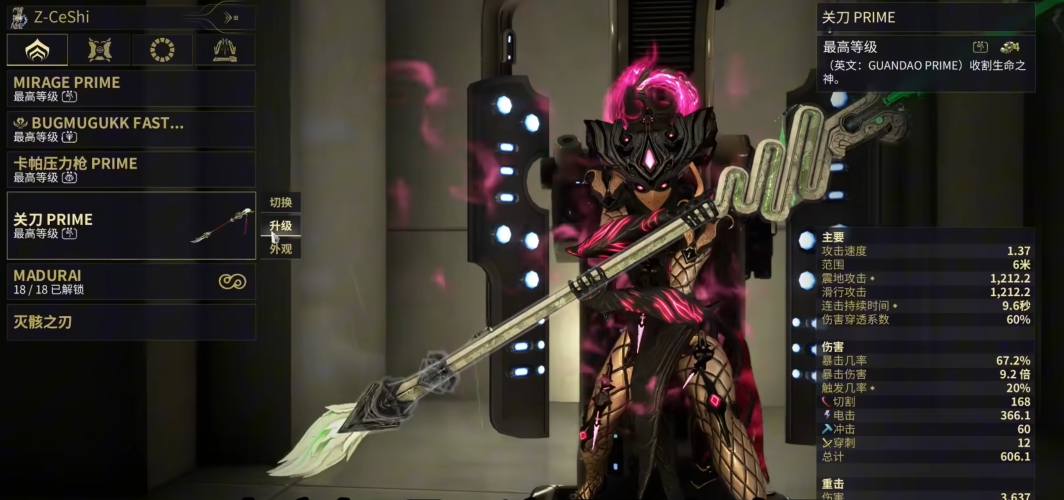Click the 升级 (upgrade) button
Screen dimensions: 1064x500
point(281,226)
